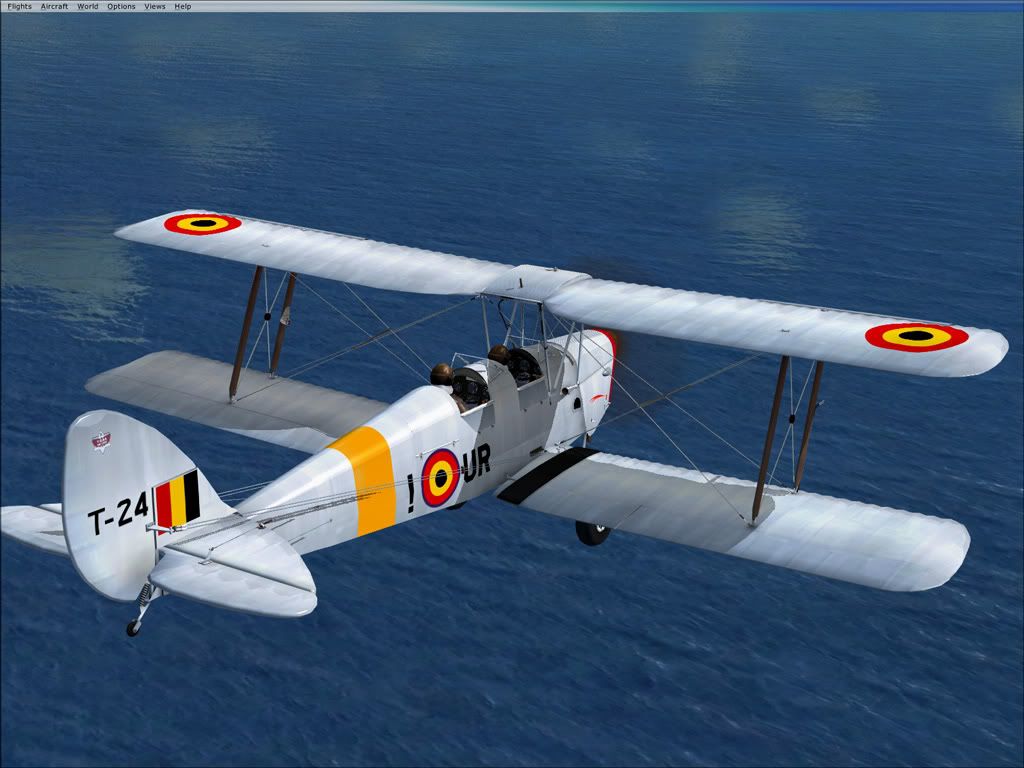
Task: Show the Options menu
Action: click(121, 6)
